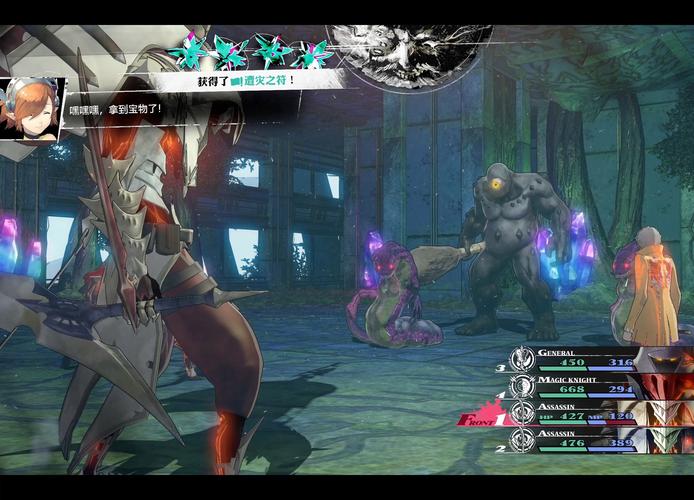Click the item obtained notification banner
694x500 pixels.
click(245, 79)
